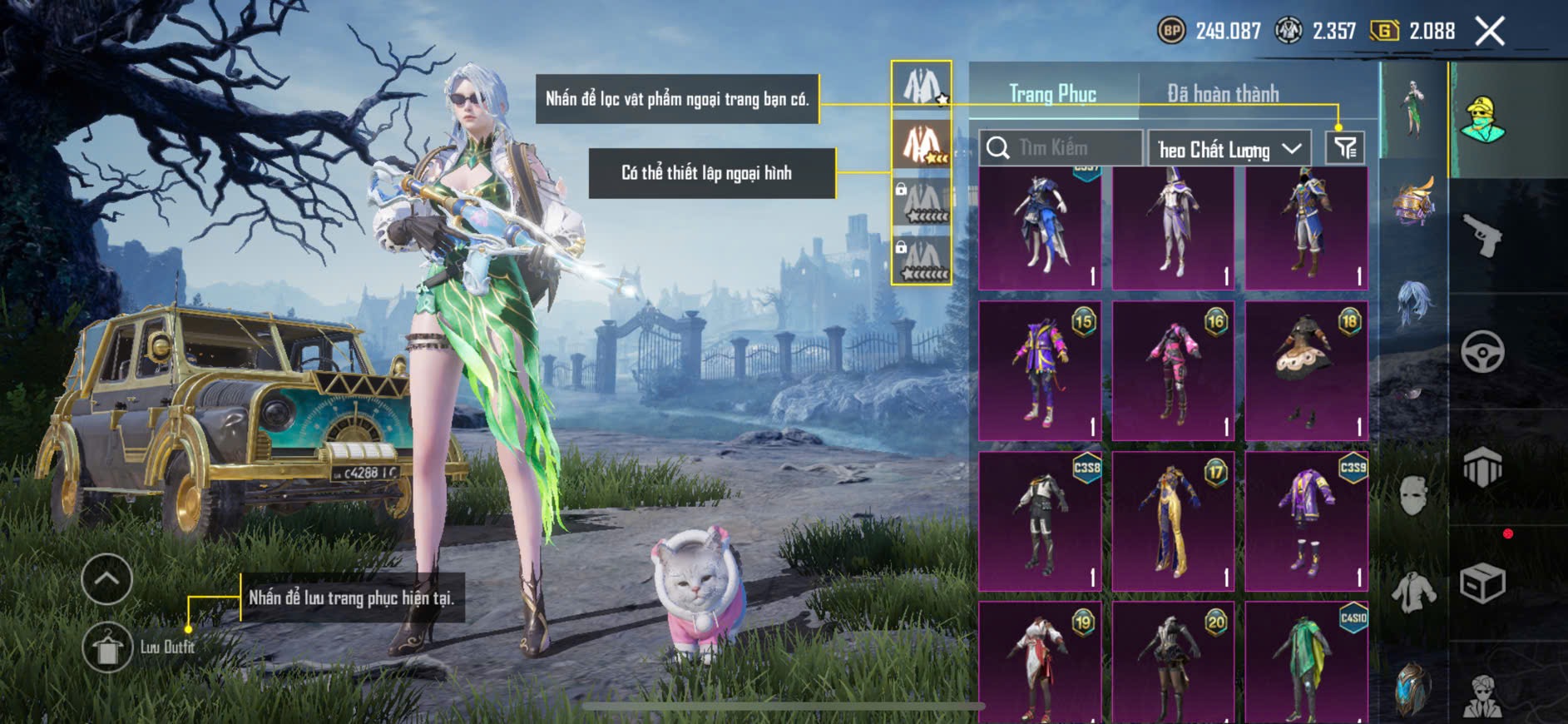Select the C3S8 black armor outfit

(1040, 522)
